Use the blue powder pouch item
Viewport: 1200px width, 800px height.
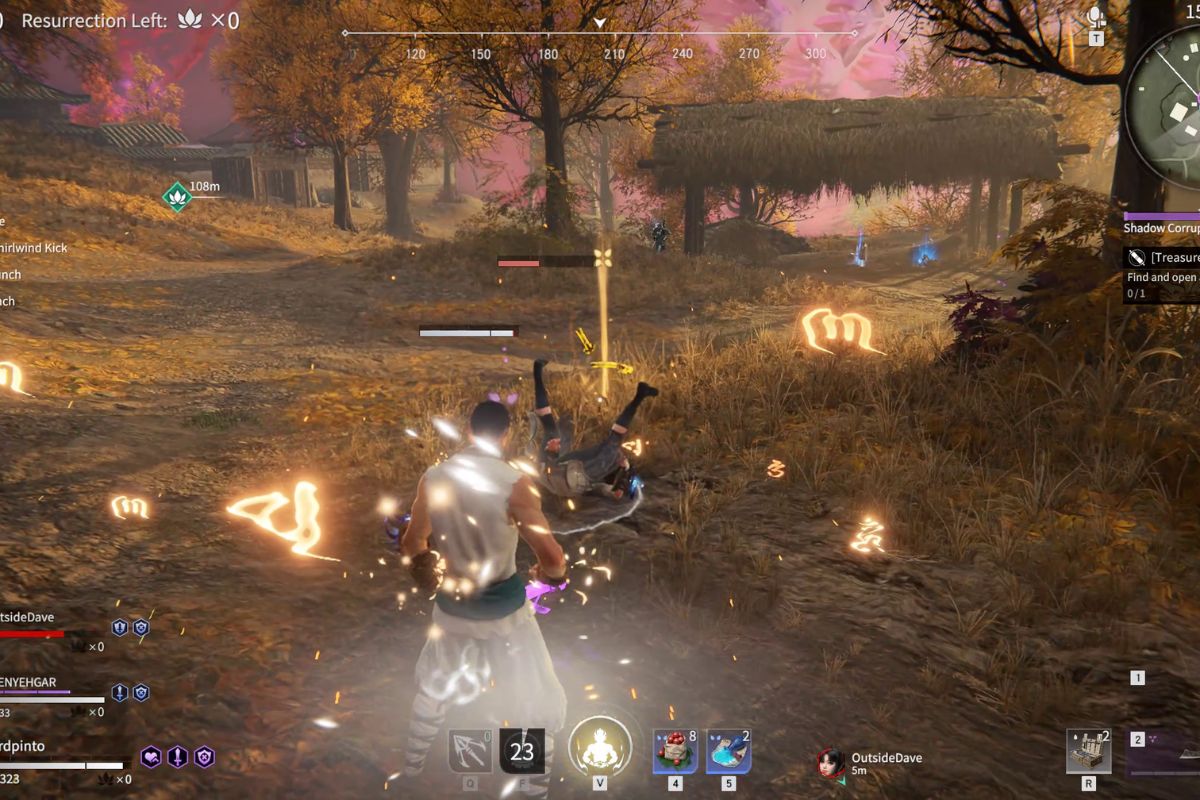pyautogui.click(x=729, y=751)
